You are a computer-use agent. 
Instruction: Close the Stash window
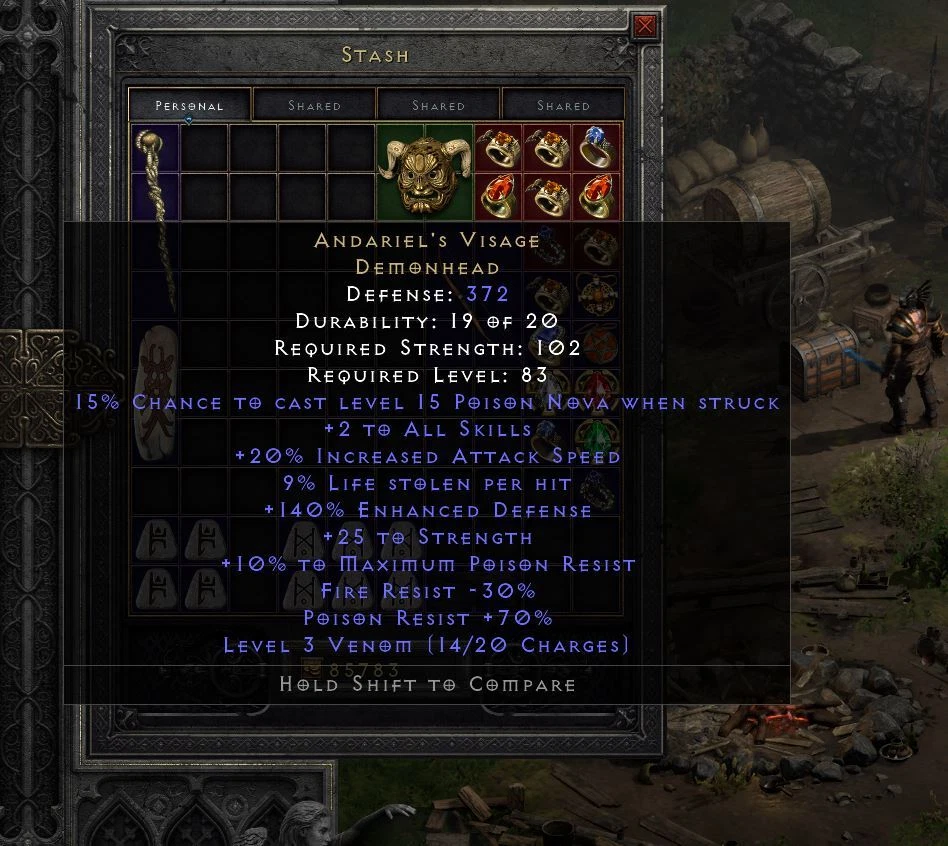click(x=646, y=26)
